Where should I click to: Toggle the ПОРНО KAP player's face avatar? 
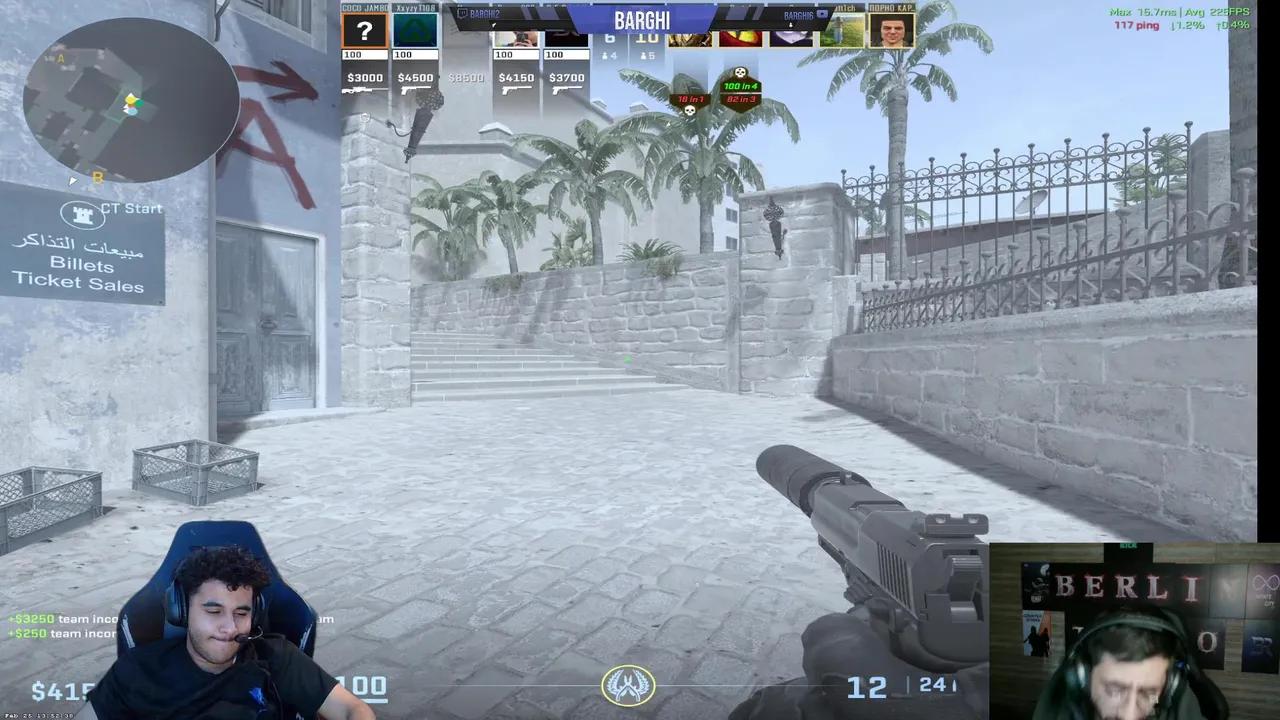pos(891,30)
